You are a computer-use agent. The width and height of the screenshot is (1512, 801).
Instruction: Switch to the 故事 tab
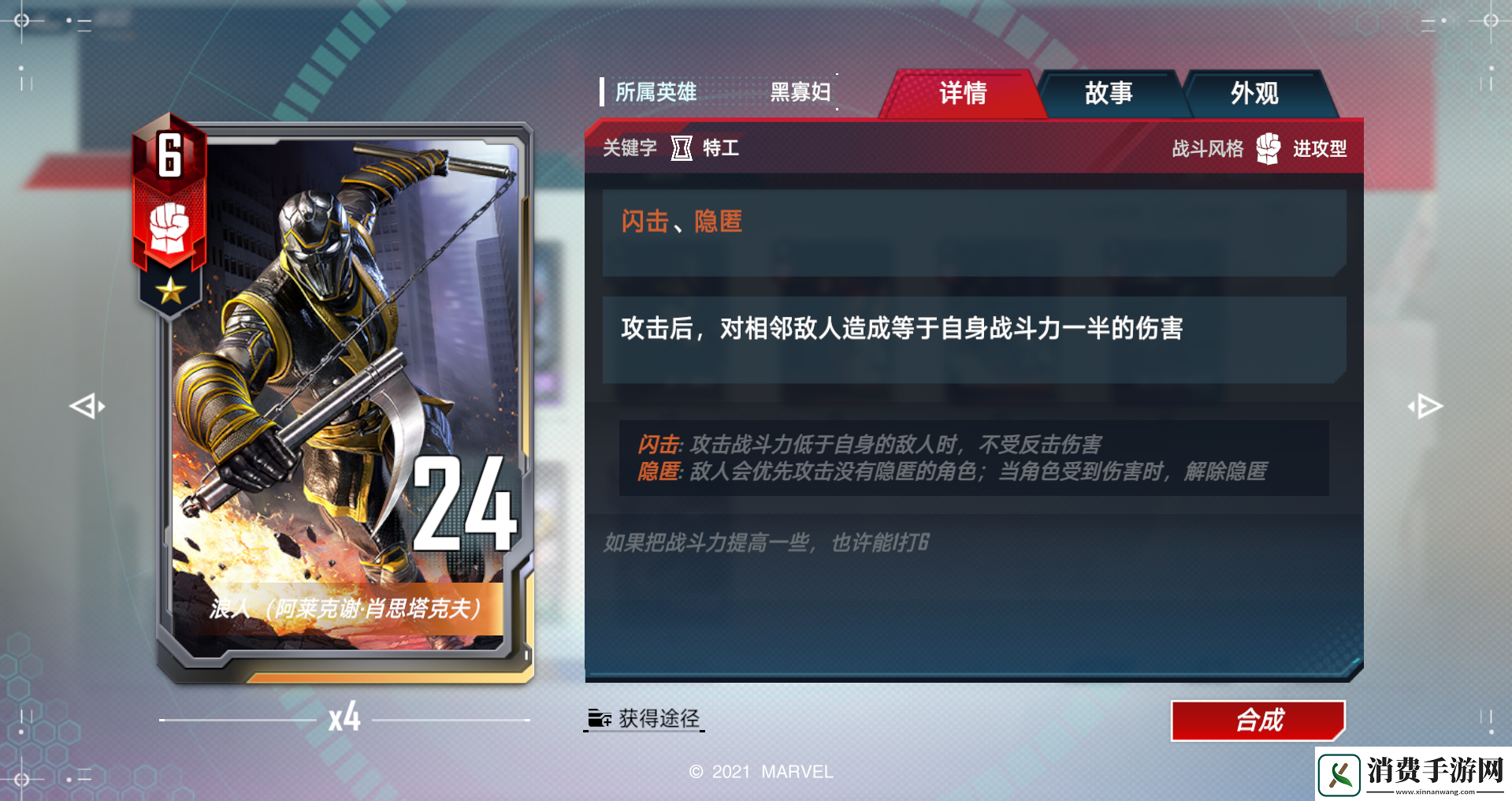(1106, 93)
